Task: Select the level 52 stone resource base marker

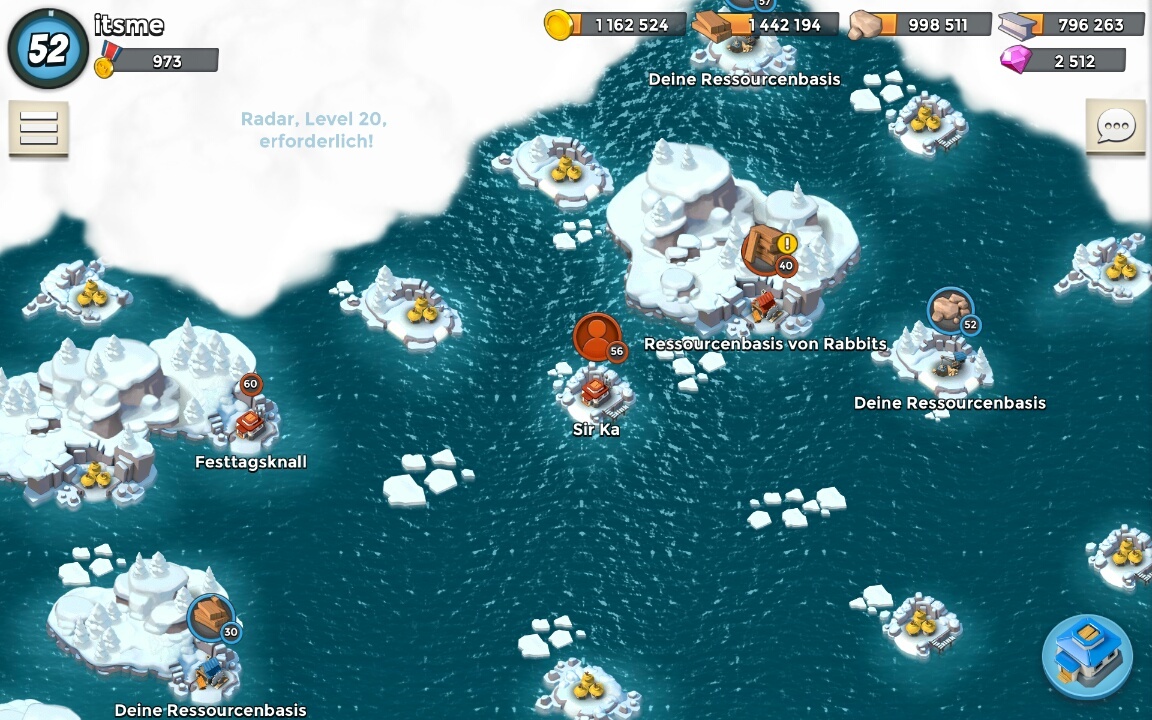Action: click(x=950, y=312)
